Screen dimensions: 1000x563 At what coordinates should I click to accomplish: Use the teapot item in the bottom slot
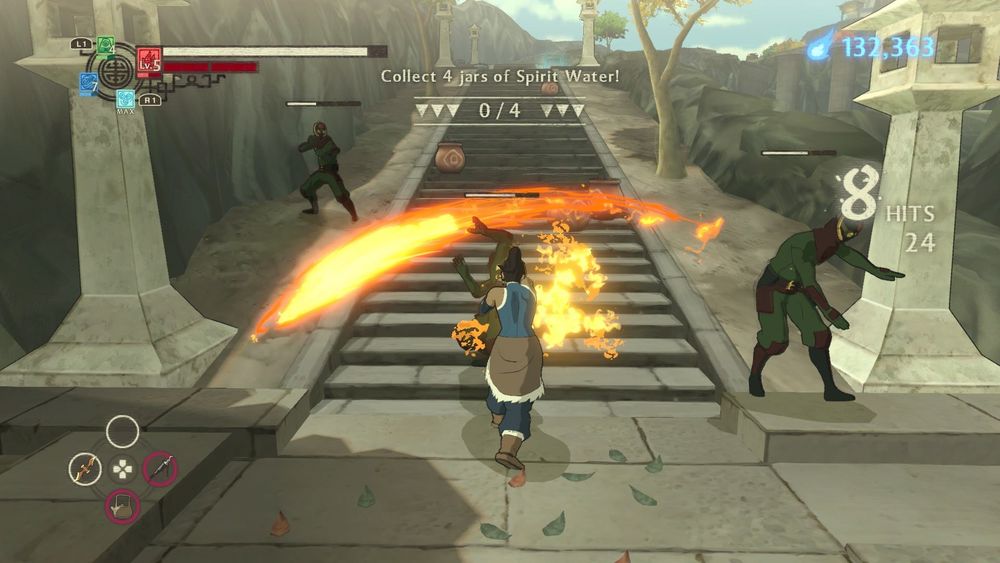(x=122, y=506)
